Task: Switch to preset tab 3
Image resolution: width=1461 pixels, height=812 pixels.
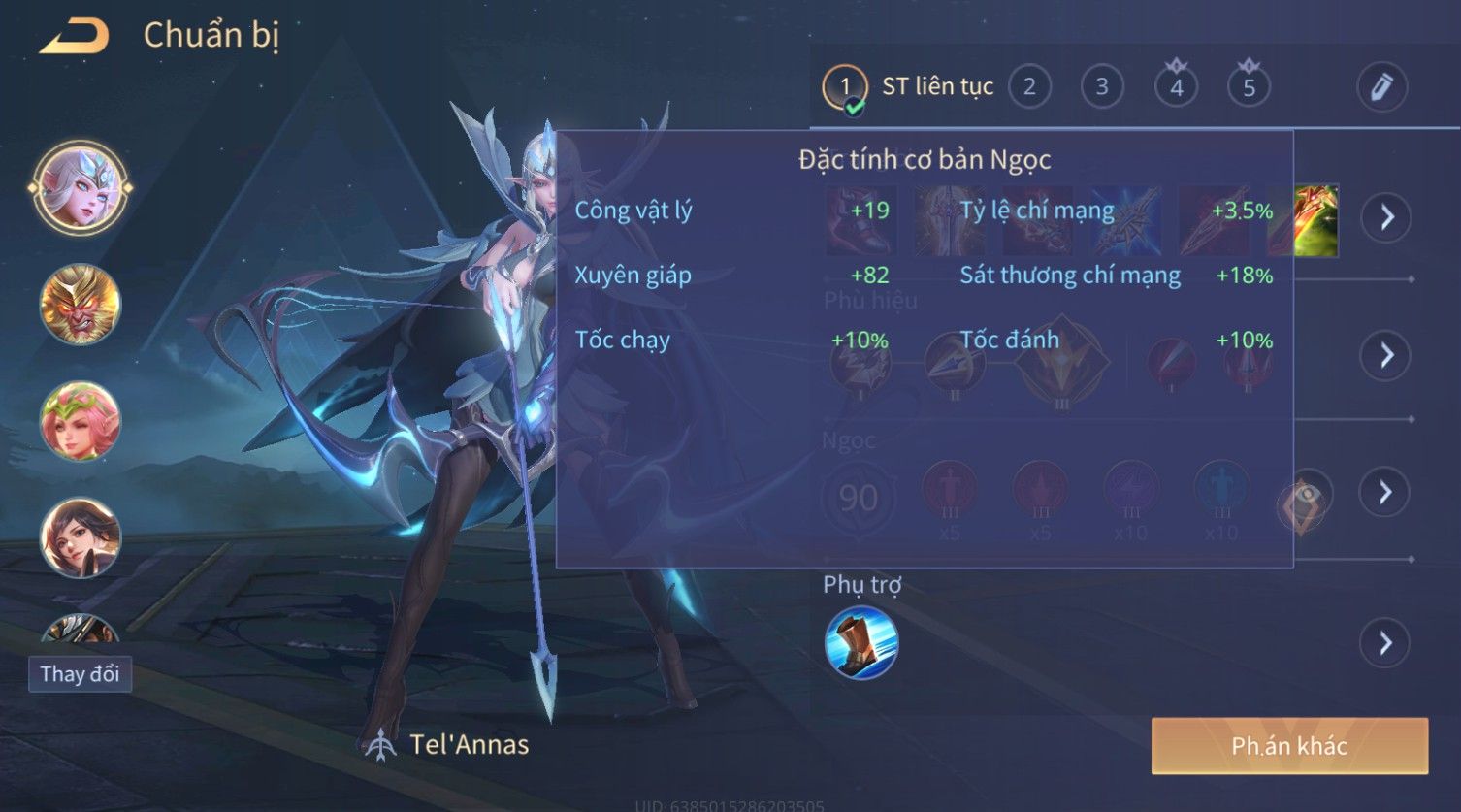Action: [x=1102, y=87]
